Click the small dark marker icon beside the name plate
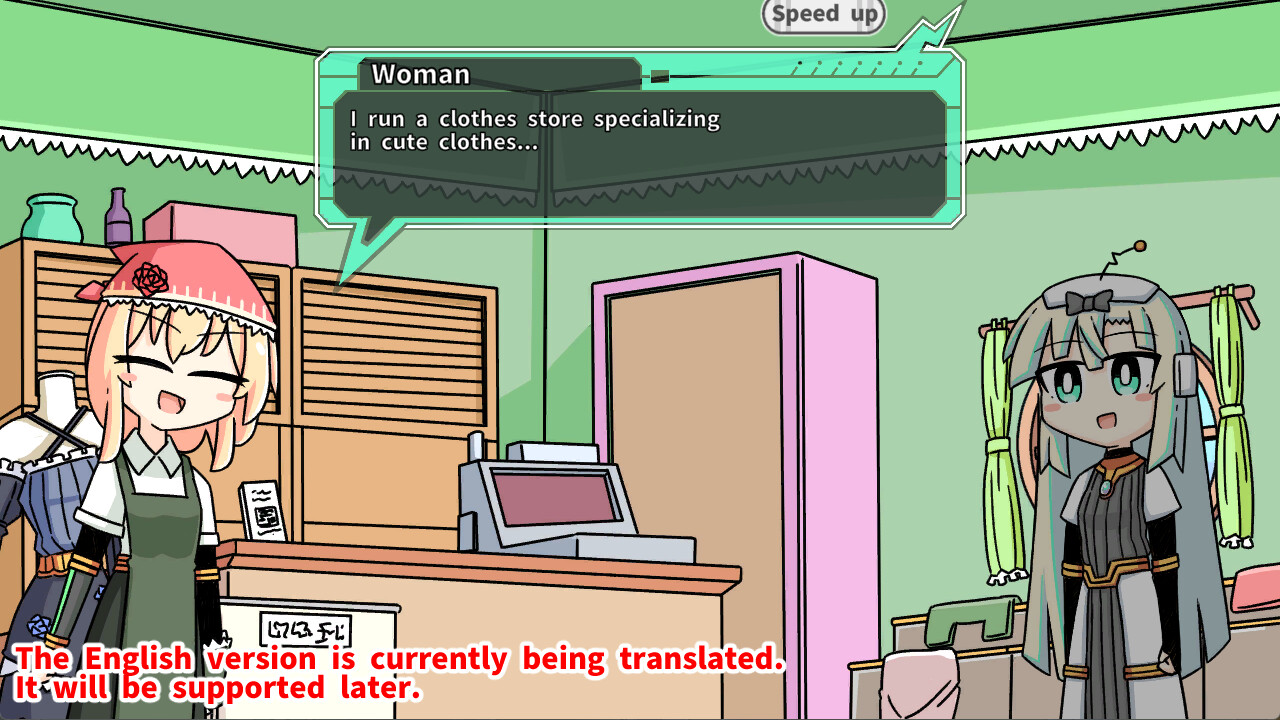This screenshot has height=720, width=1280. click(x=658, y=74)
